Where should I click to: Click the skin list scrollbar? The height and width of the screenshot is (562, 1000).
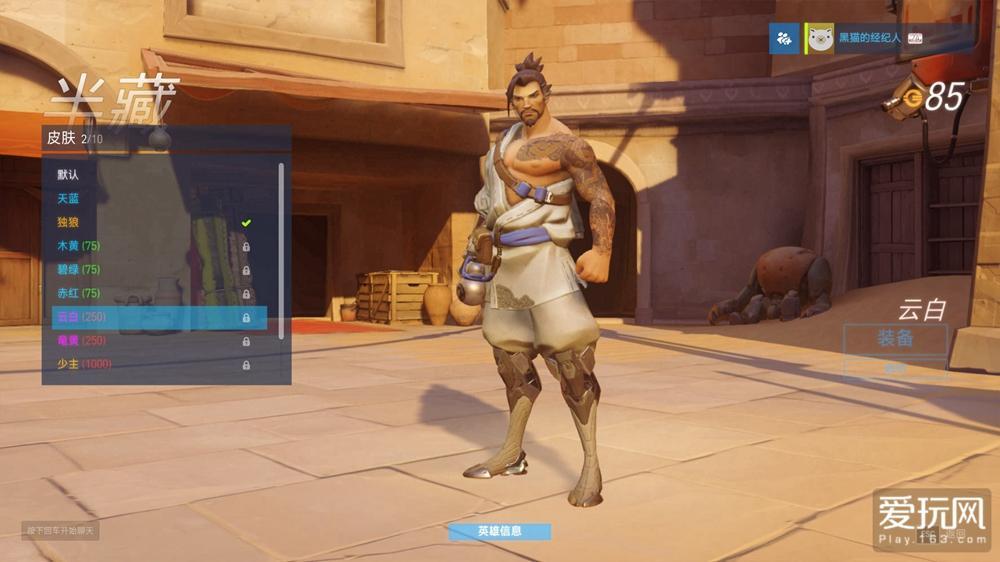[x=281, y=250]
